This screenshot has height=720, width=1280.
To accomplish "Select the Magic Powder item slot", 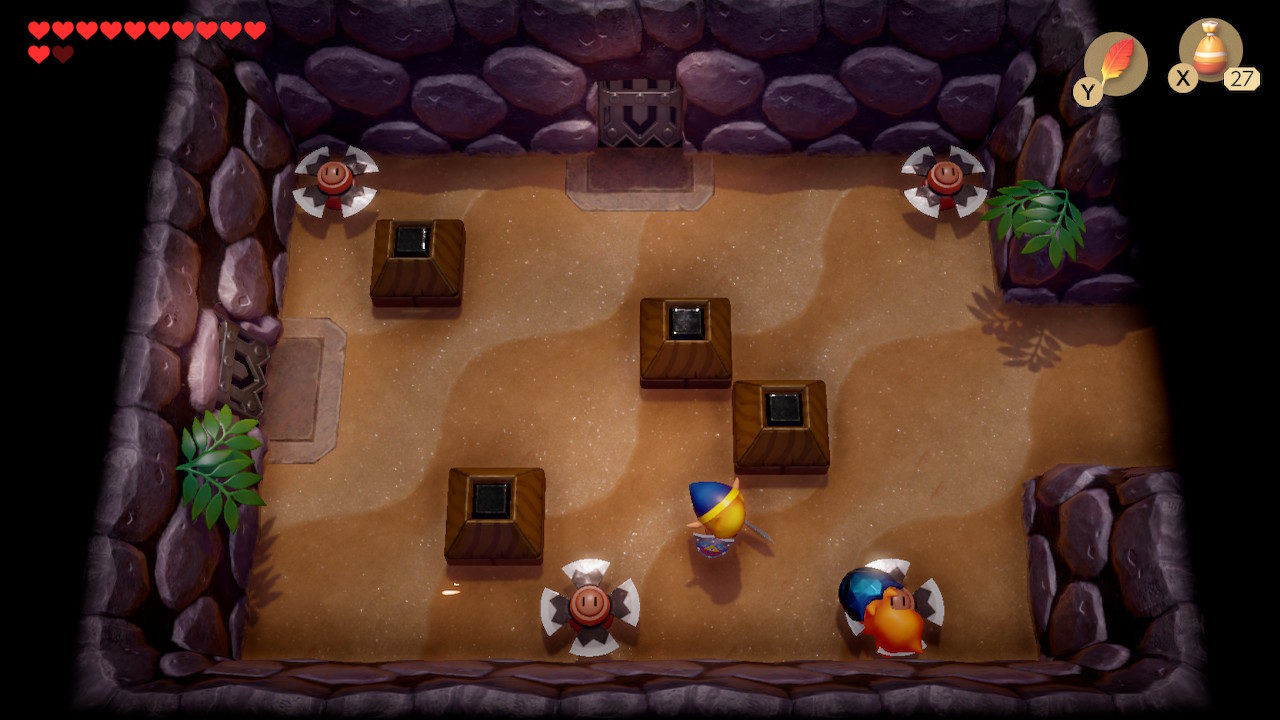I will (x=1210, y=52).
